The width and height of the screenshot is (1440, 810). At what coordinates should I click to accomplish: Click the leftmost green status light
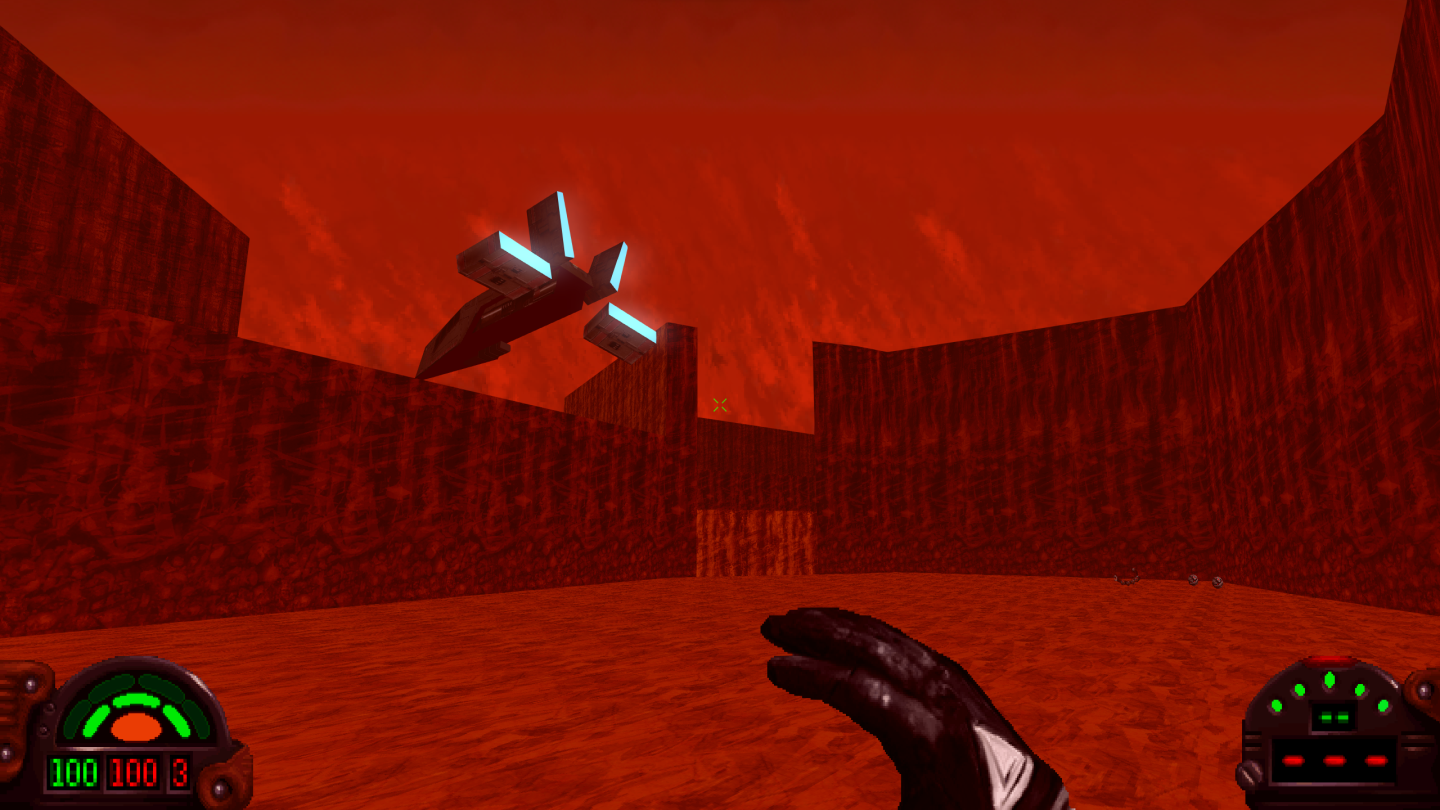tap(1277, 705)
